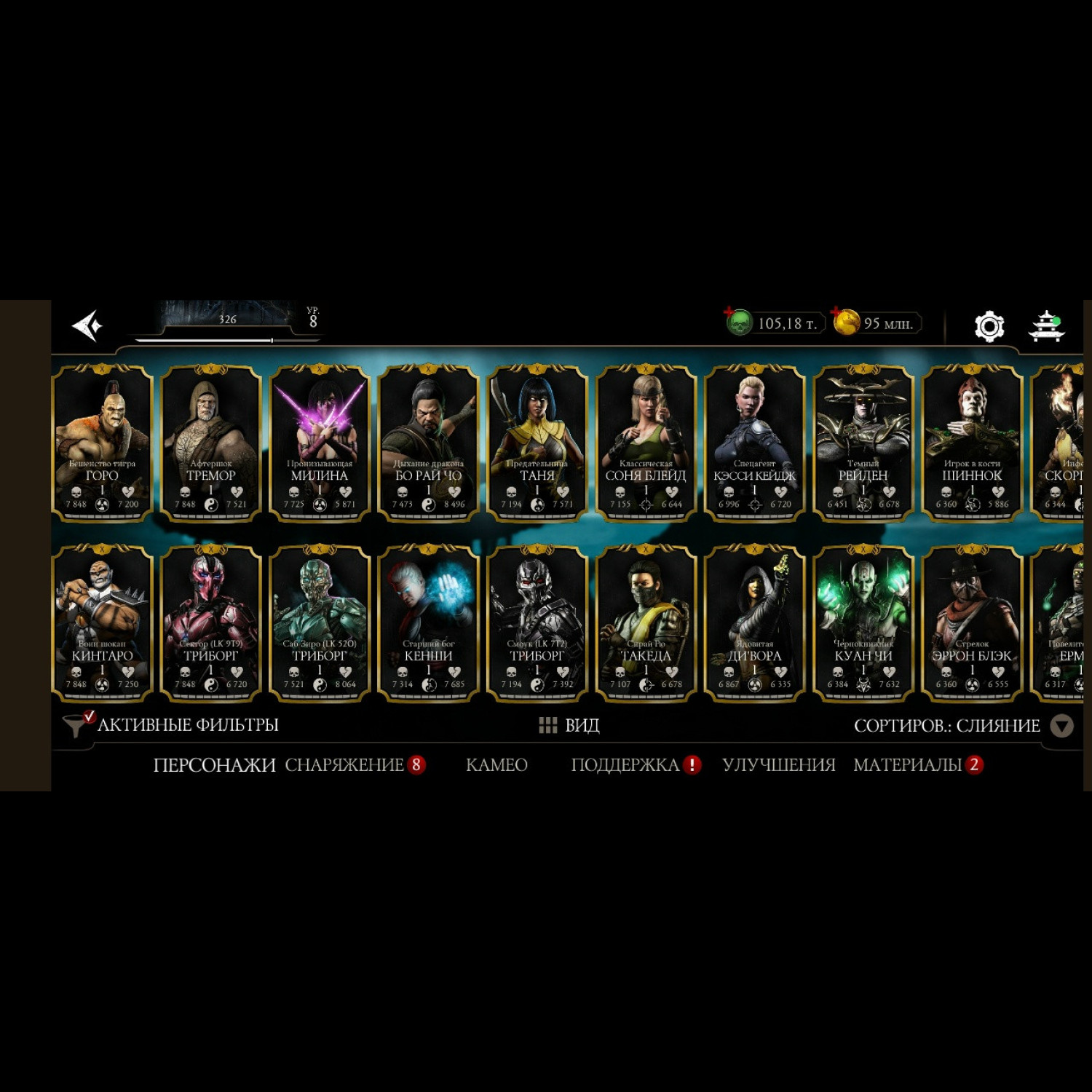Choose the Тремор character card

click(x=211, y=442)
